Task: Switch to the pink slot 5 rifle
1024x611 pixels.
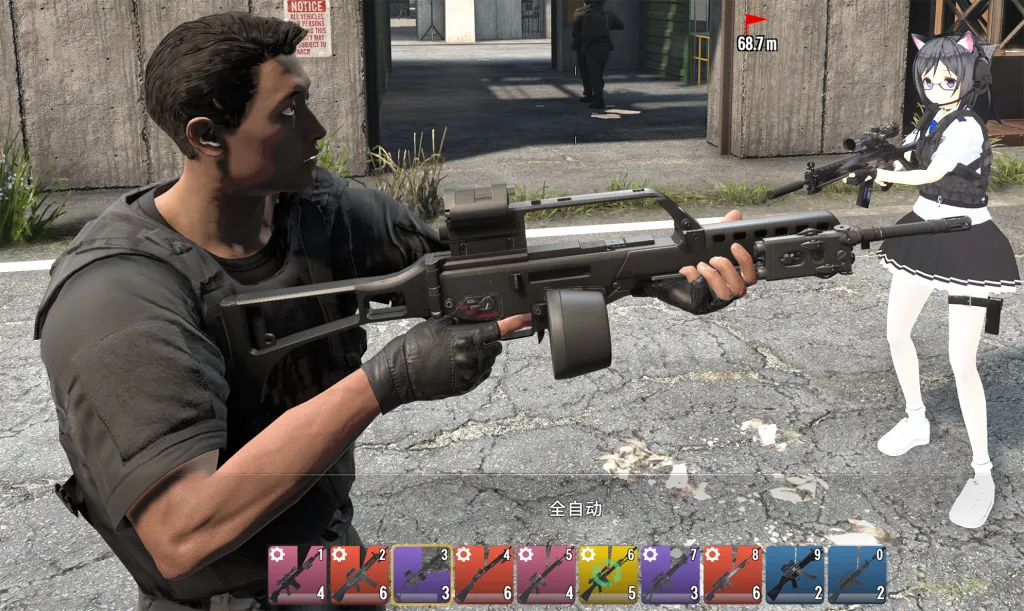Action: click(x=545, y=575)
